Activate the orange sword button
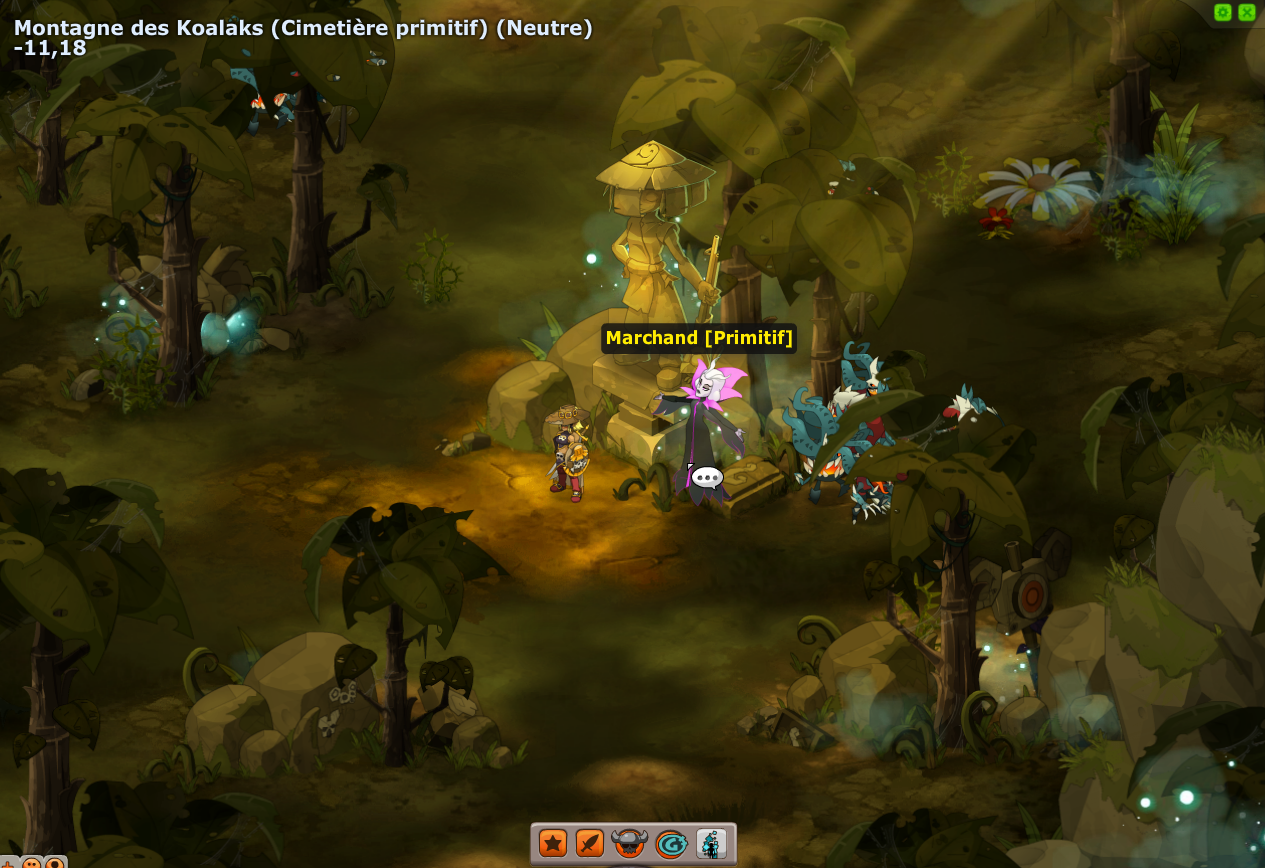1265x868 pixels. pos(590,843)
